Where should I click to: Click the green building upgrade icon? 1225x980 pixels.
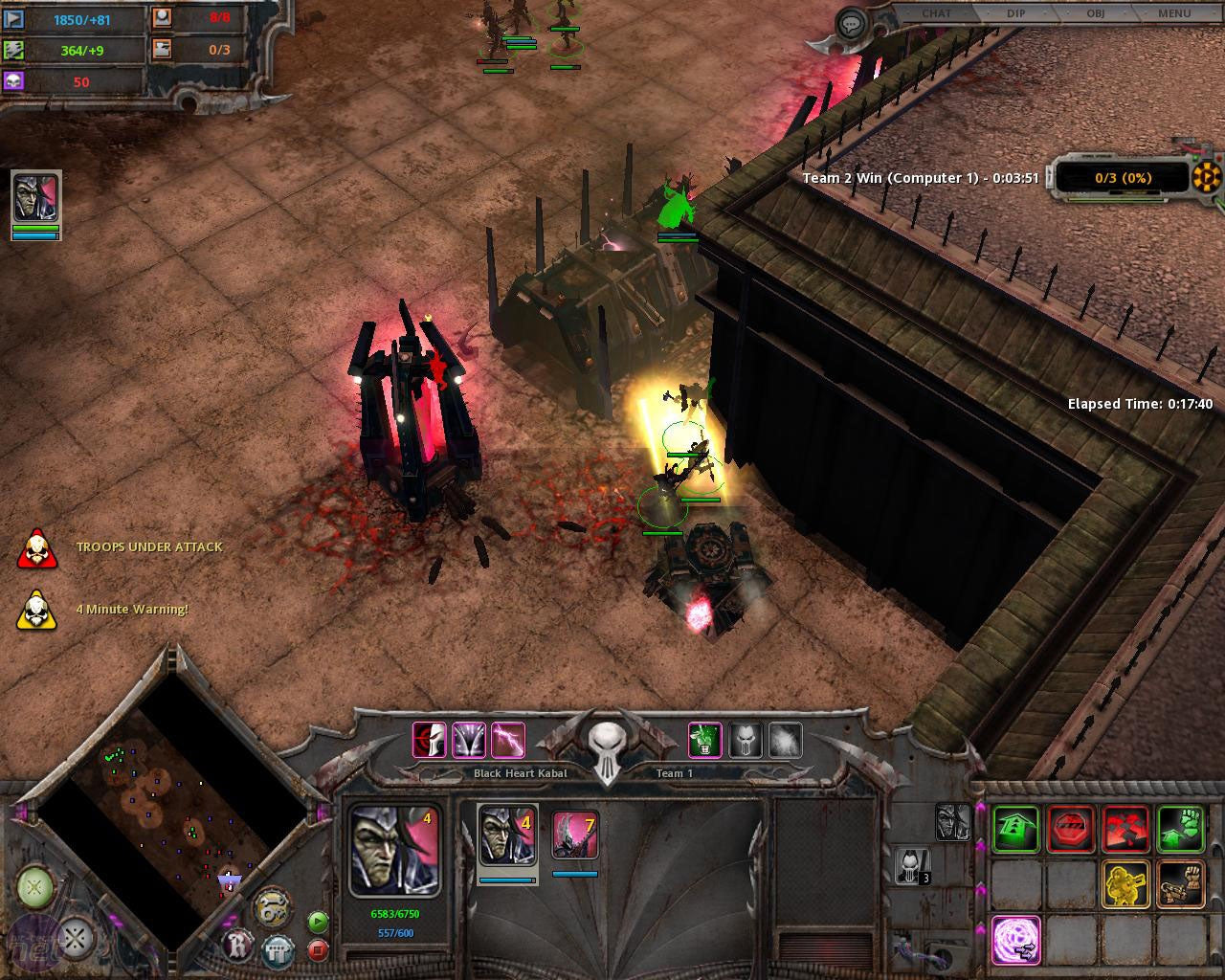pyautogui.click(x=1014, y=828)
